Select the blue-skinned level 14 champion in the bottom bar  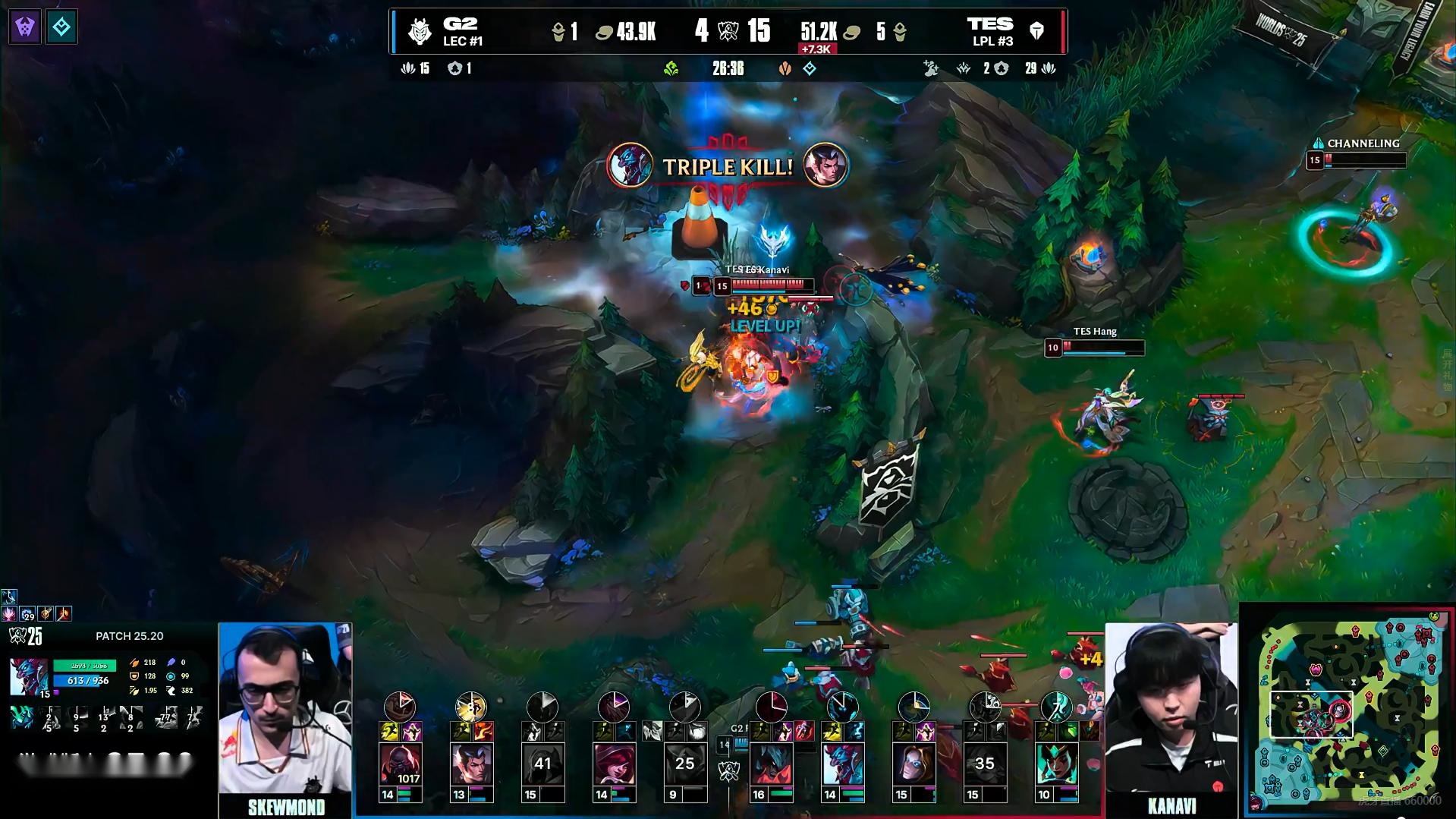842,764
